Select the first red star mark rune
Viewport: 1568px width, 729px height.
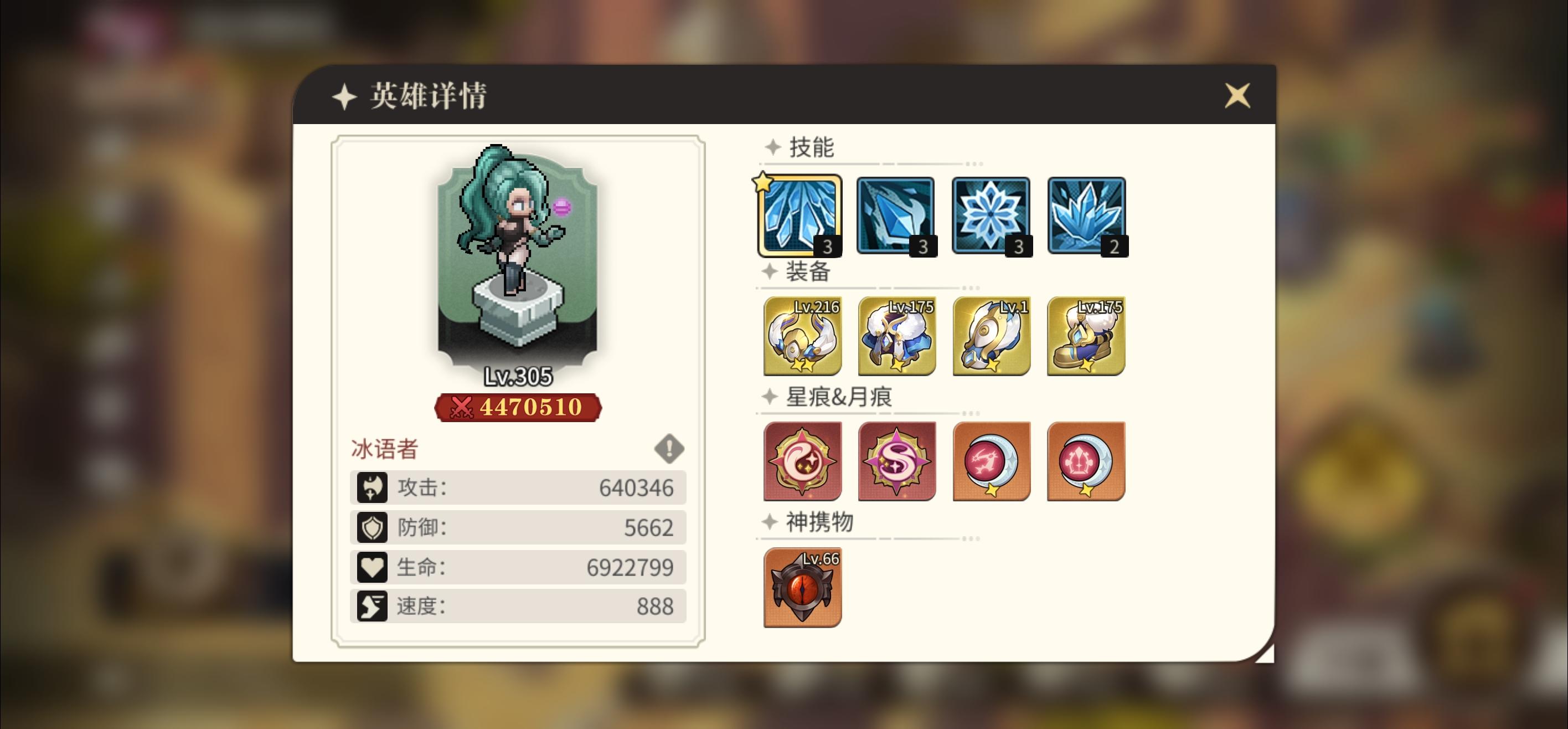pyautogui.click(x=802, y=461)
